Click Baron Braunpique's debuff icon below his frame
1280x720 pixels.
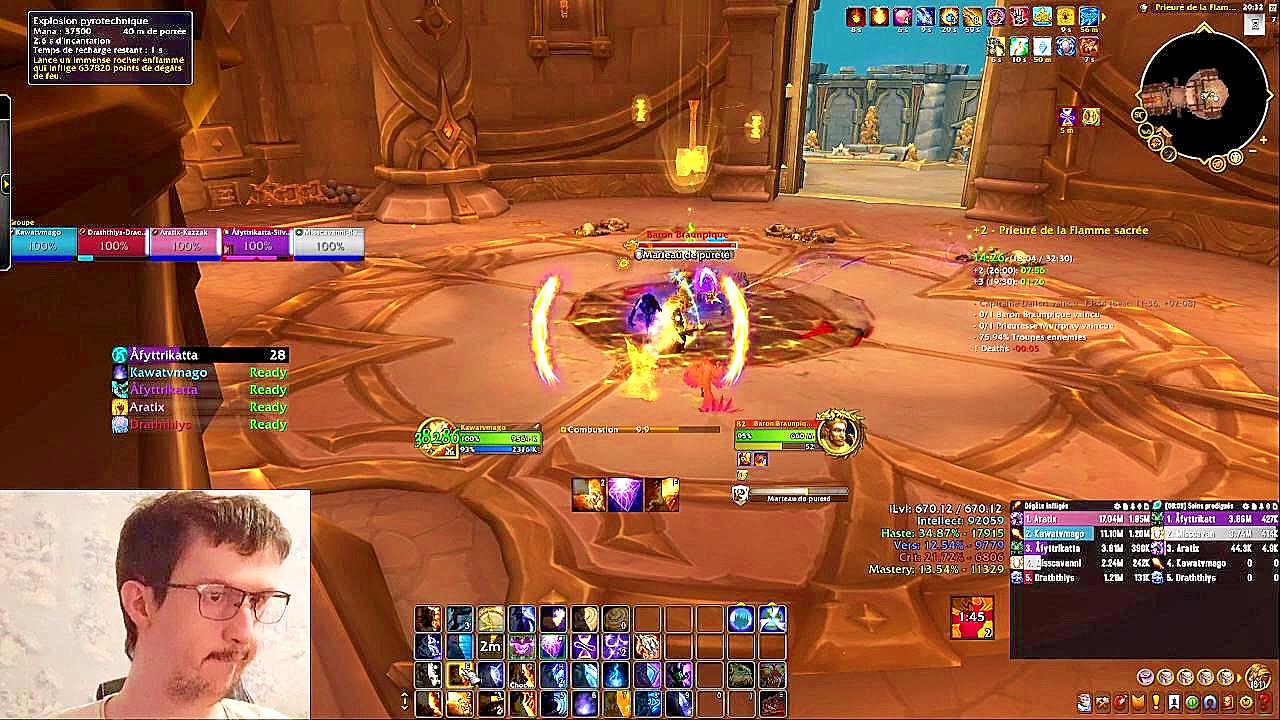(745, 459)
